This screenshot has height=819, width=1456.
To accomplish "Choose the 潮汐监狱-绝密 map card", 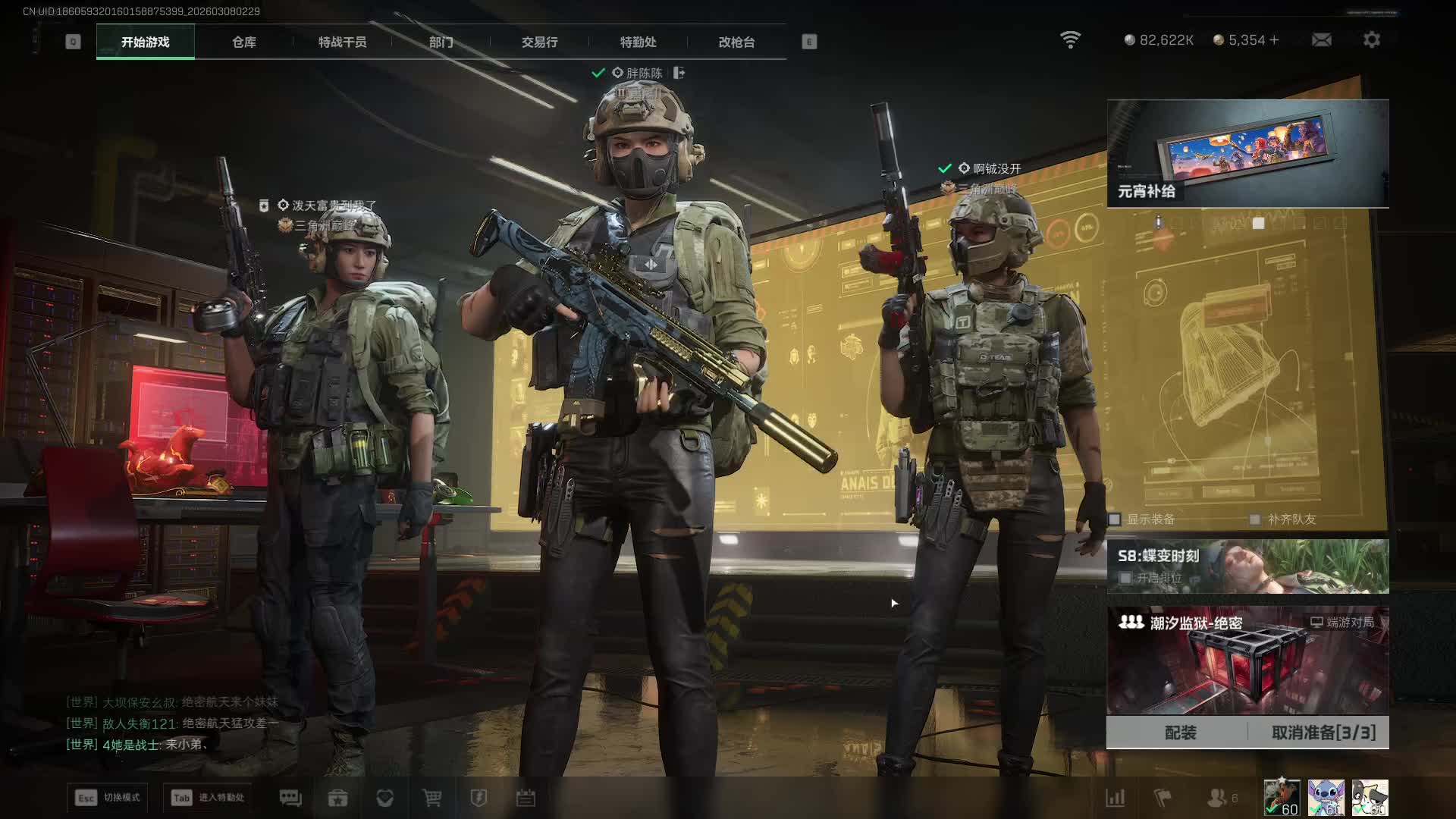I will 1247,660.
